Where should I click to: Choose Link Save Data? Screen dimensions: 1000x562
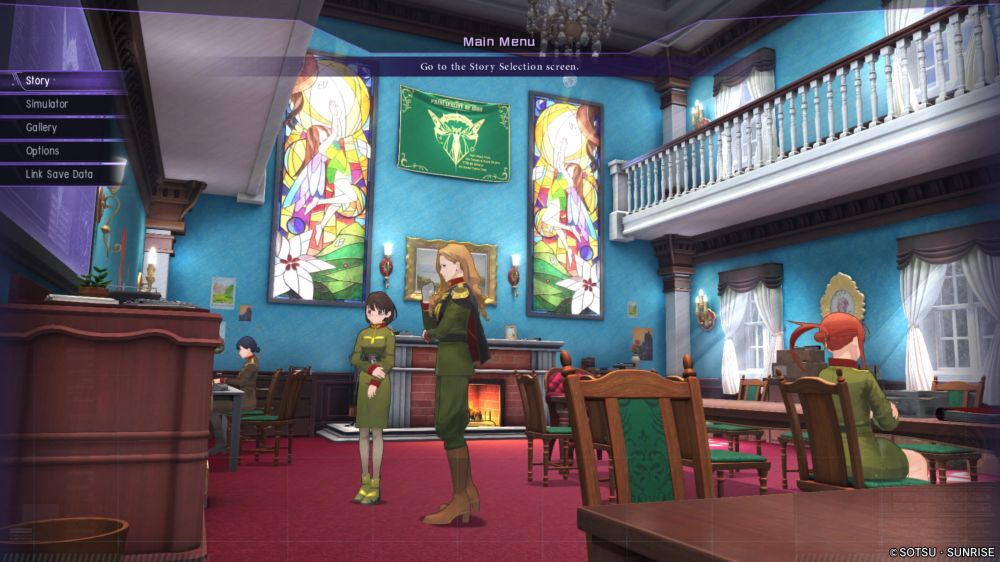59,174
